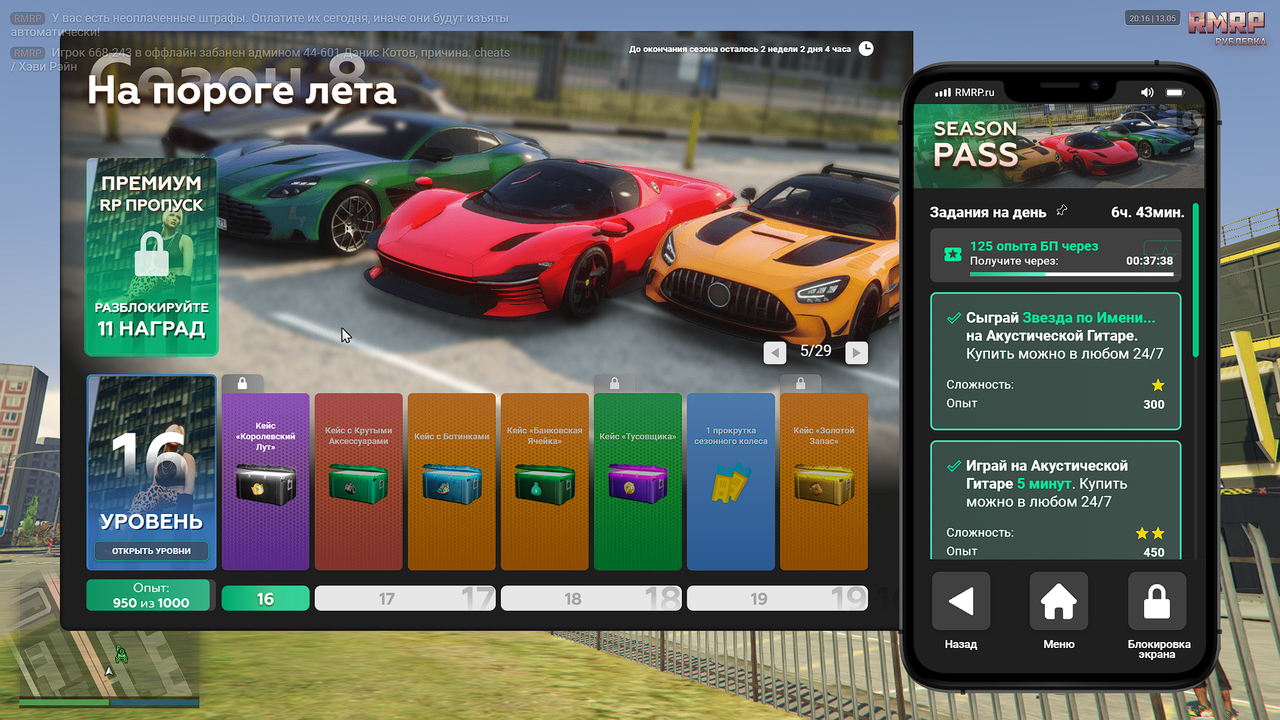1280x720 pixels.
Task: Choose the seasonal wheel spin reward
Action: pyautogui.click(x=730, y=481)
